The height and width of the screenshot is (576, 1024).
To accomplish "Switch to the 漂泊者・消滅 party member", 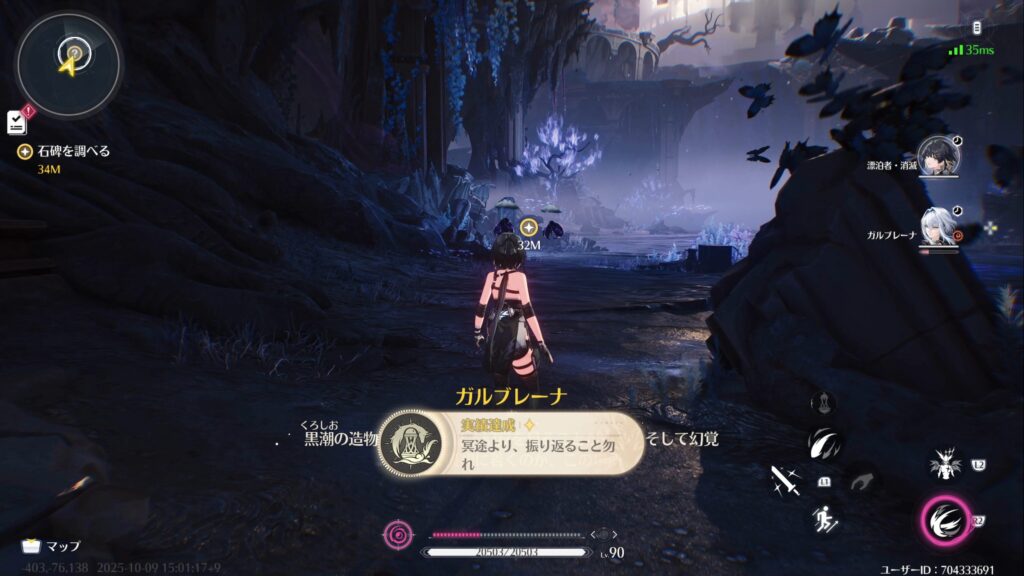I will 937,156.
